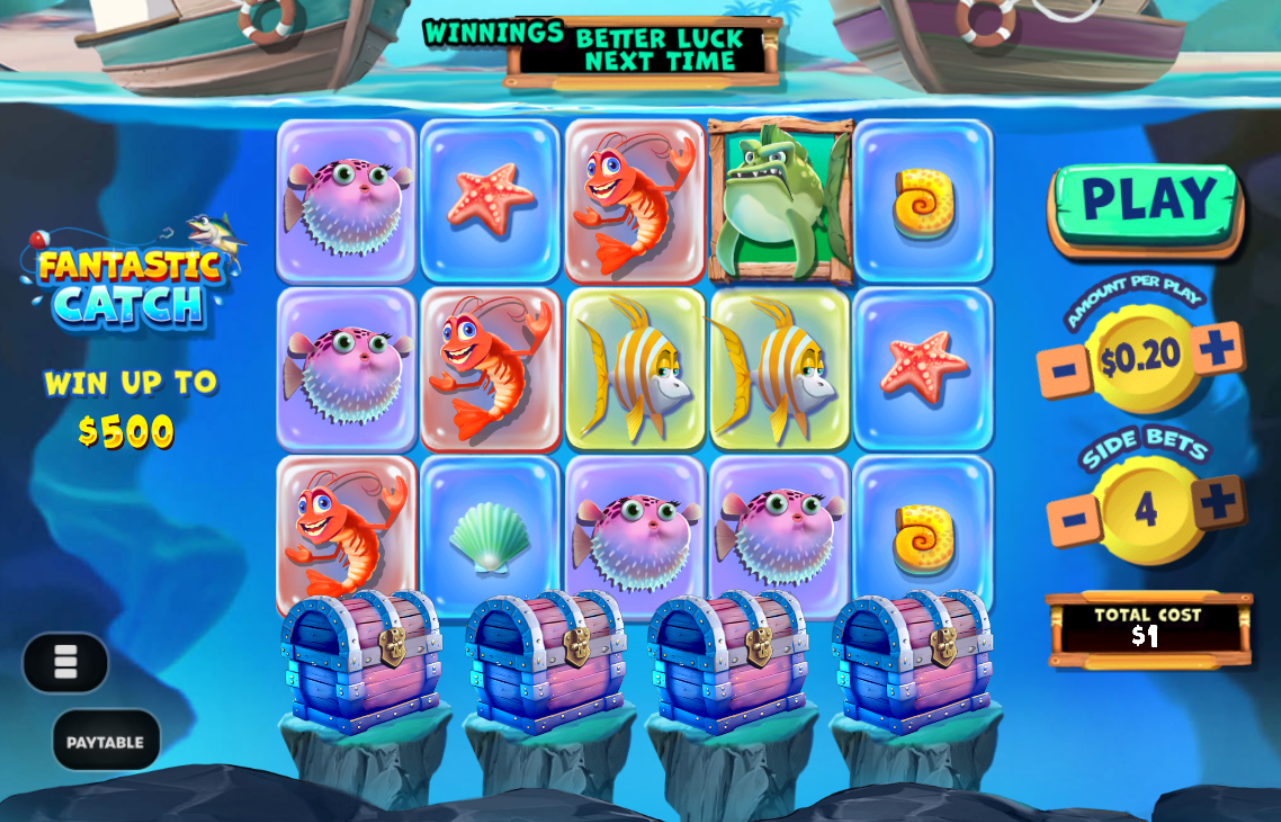Open the PAYTABLE
The width and height of the screenshot is (1281, 822).
coord(107,740)
